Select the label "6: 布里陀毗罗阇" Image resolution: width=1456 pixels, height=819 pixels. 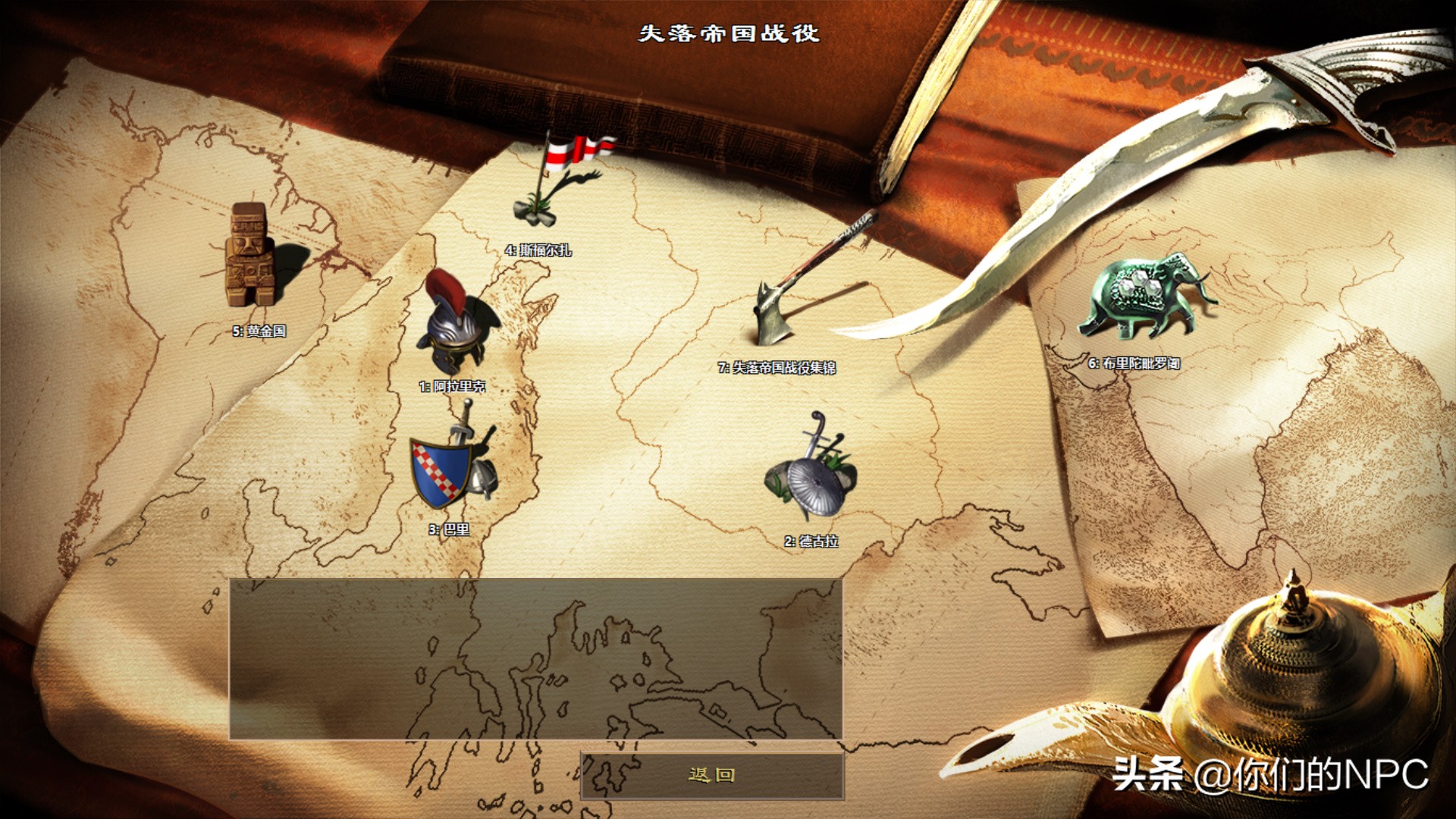[1134, 364]
